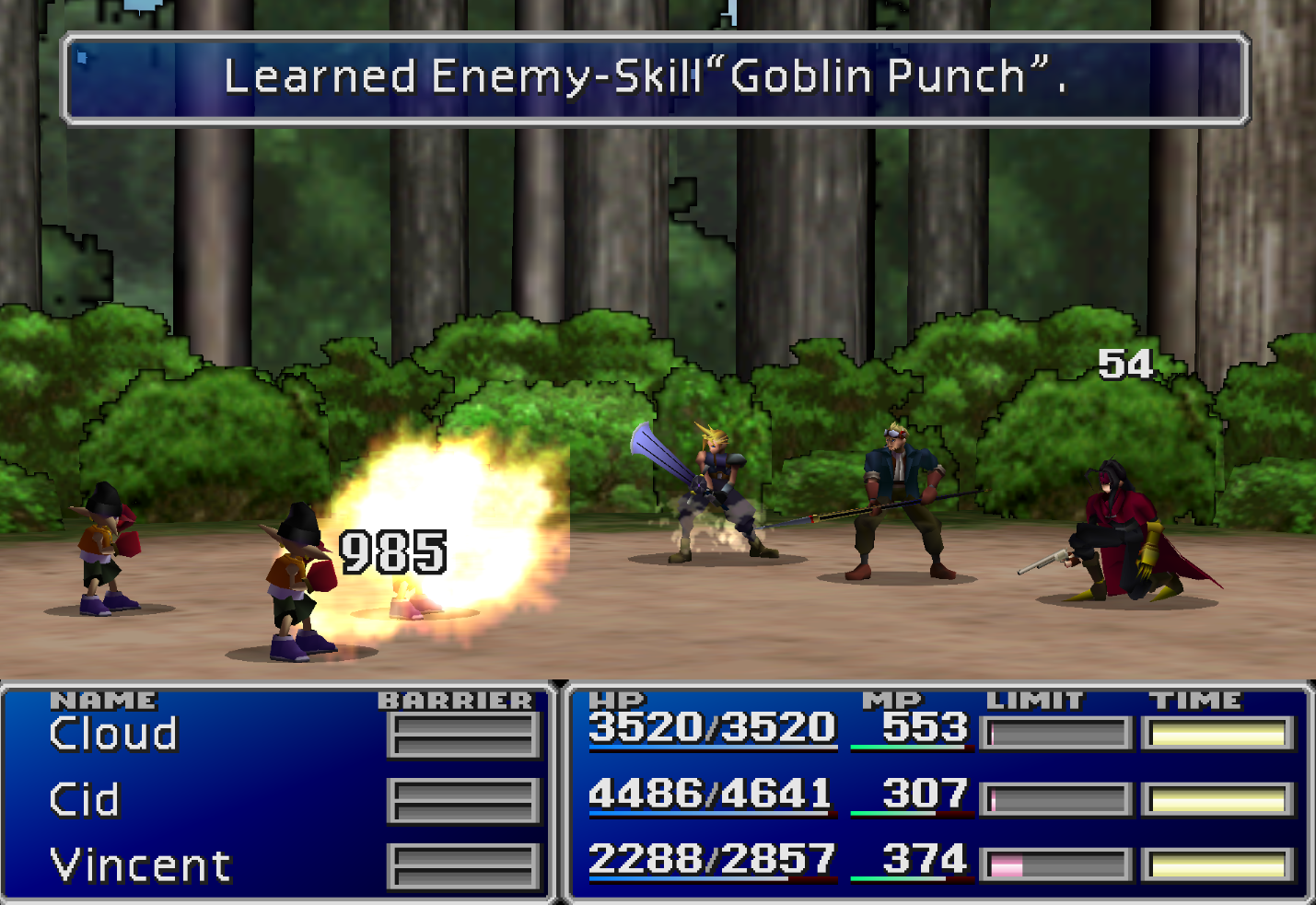The image size is (1316, 905).
Task: Click the NAME column header
Action: point(104,700)
